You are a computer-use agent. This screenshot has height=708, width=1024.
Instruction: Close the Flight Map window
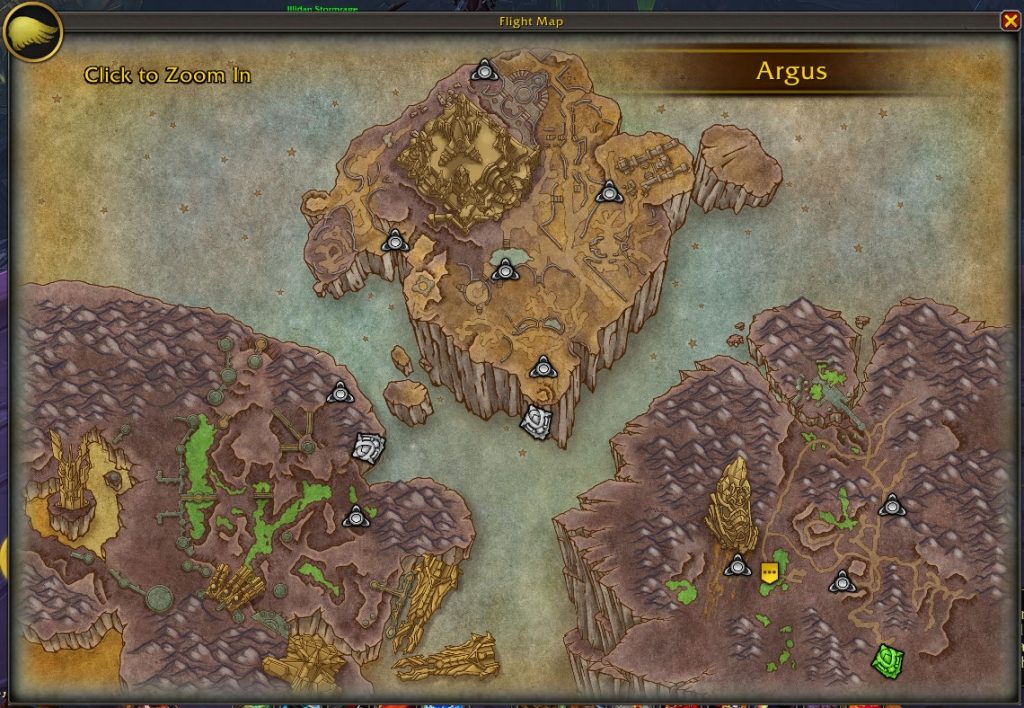1010,21
